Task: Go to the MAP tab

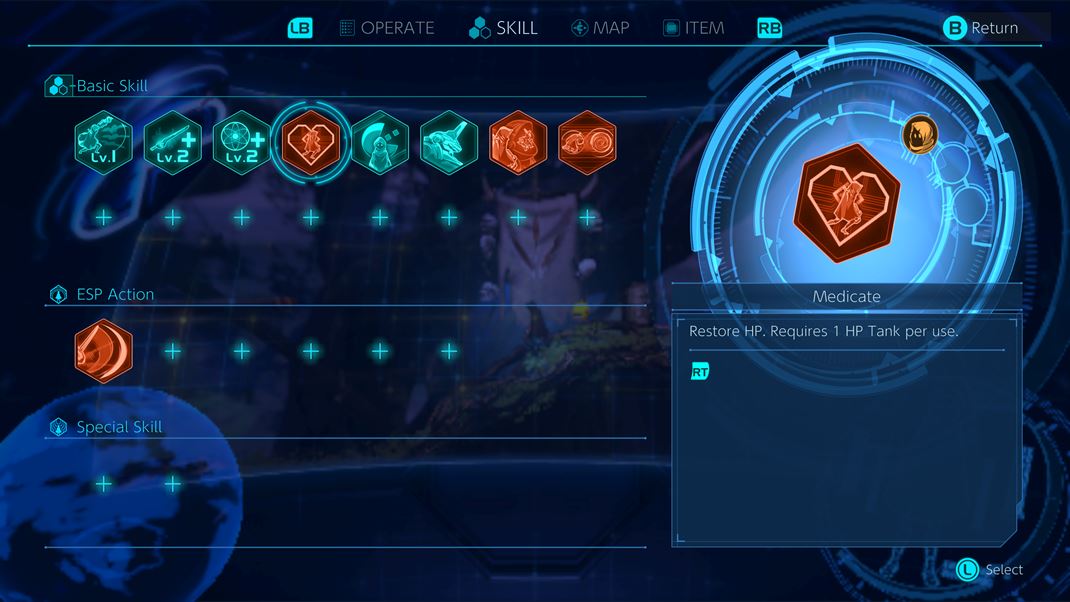Action: [x=600, y=28]
